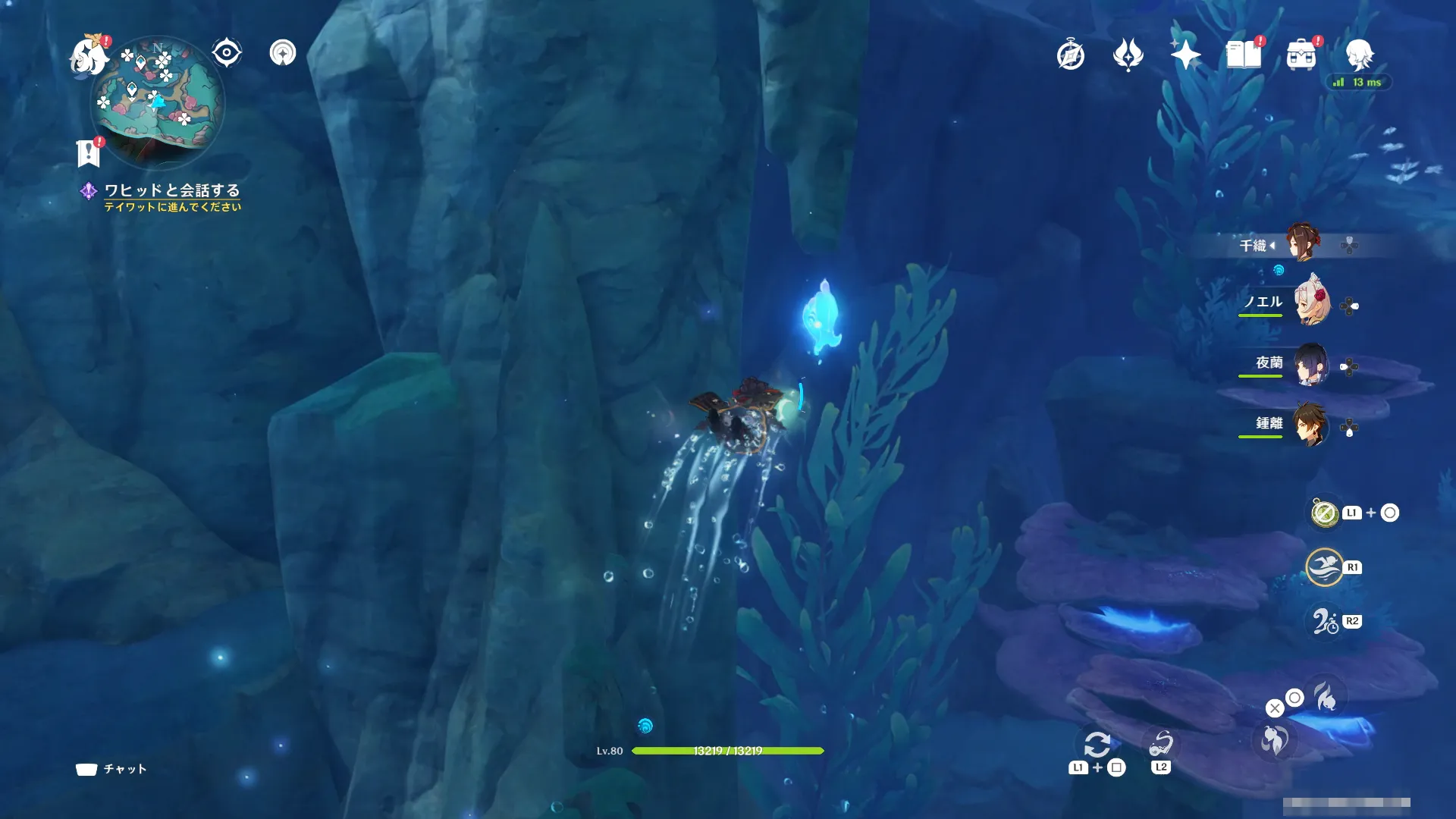Open the quest guide banner icon
1456x819 pixels.
coord(89,152)
